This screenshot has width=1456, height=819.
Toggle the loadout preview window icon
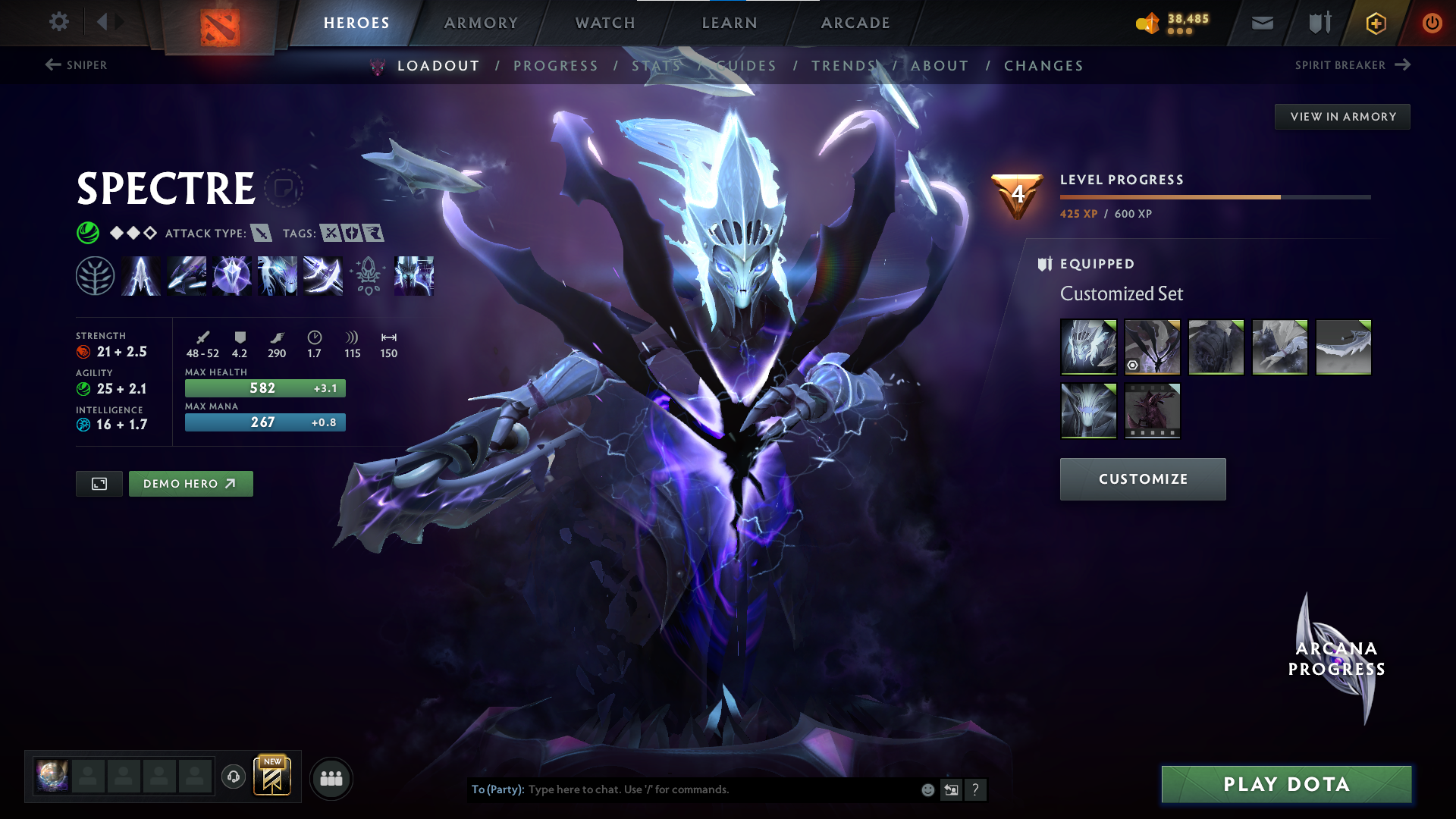(98, 483)
